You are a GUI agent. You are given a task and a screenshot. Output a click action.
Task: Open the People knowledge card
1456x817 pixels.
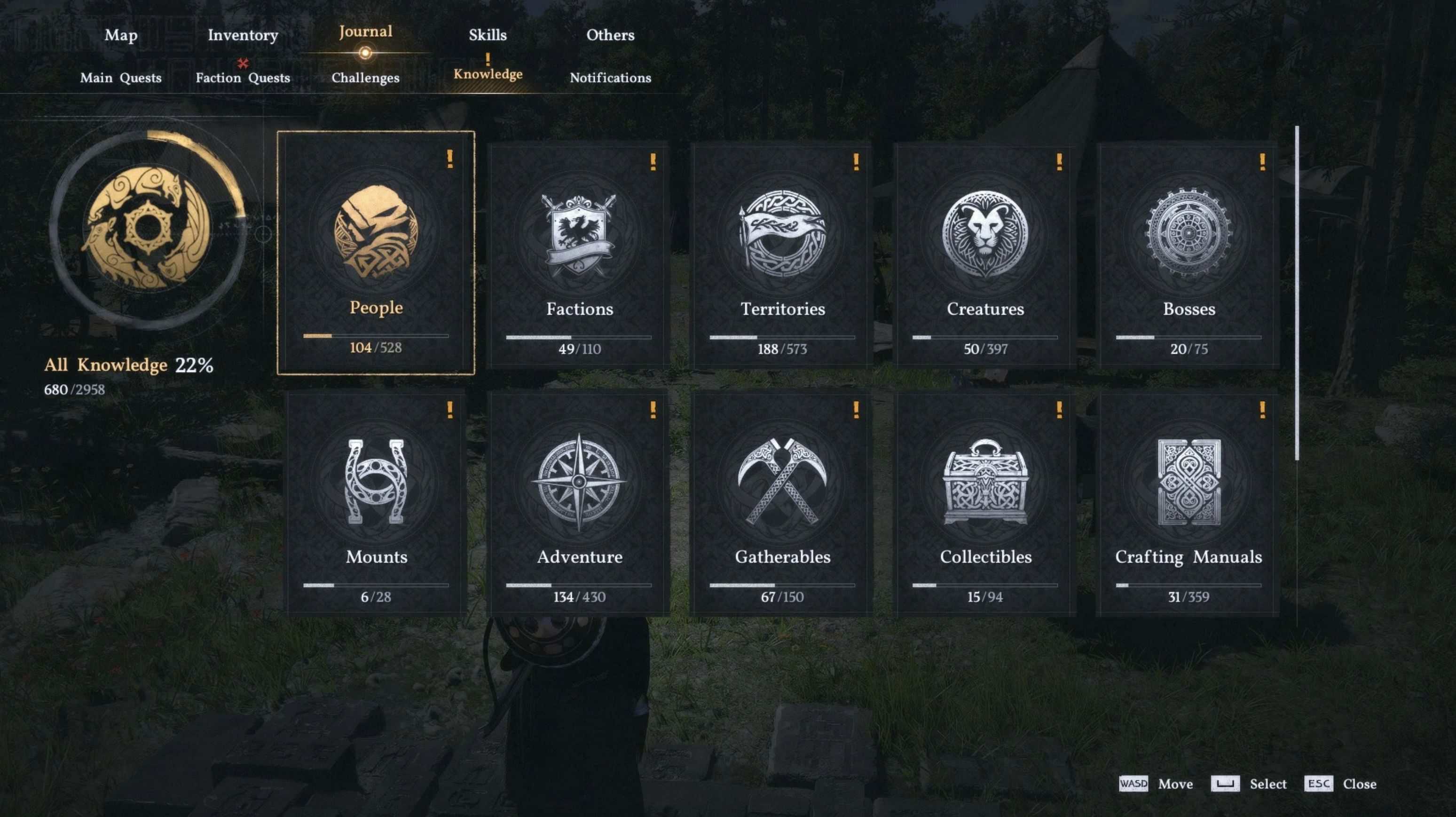(x=376, y=252)
